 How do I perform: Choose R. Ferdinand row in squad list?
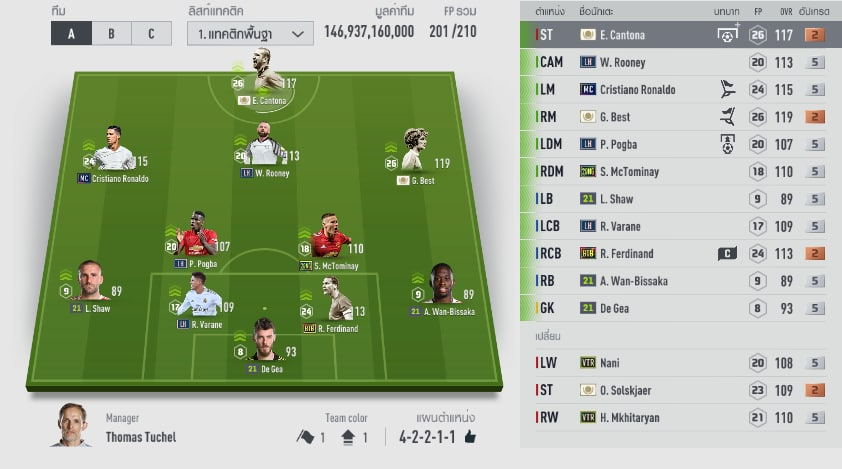(x=680, y=254)
